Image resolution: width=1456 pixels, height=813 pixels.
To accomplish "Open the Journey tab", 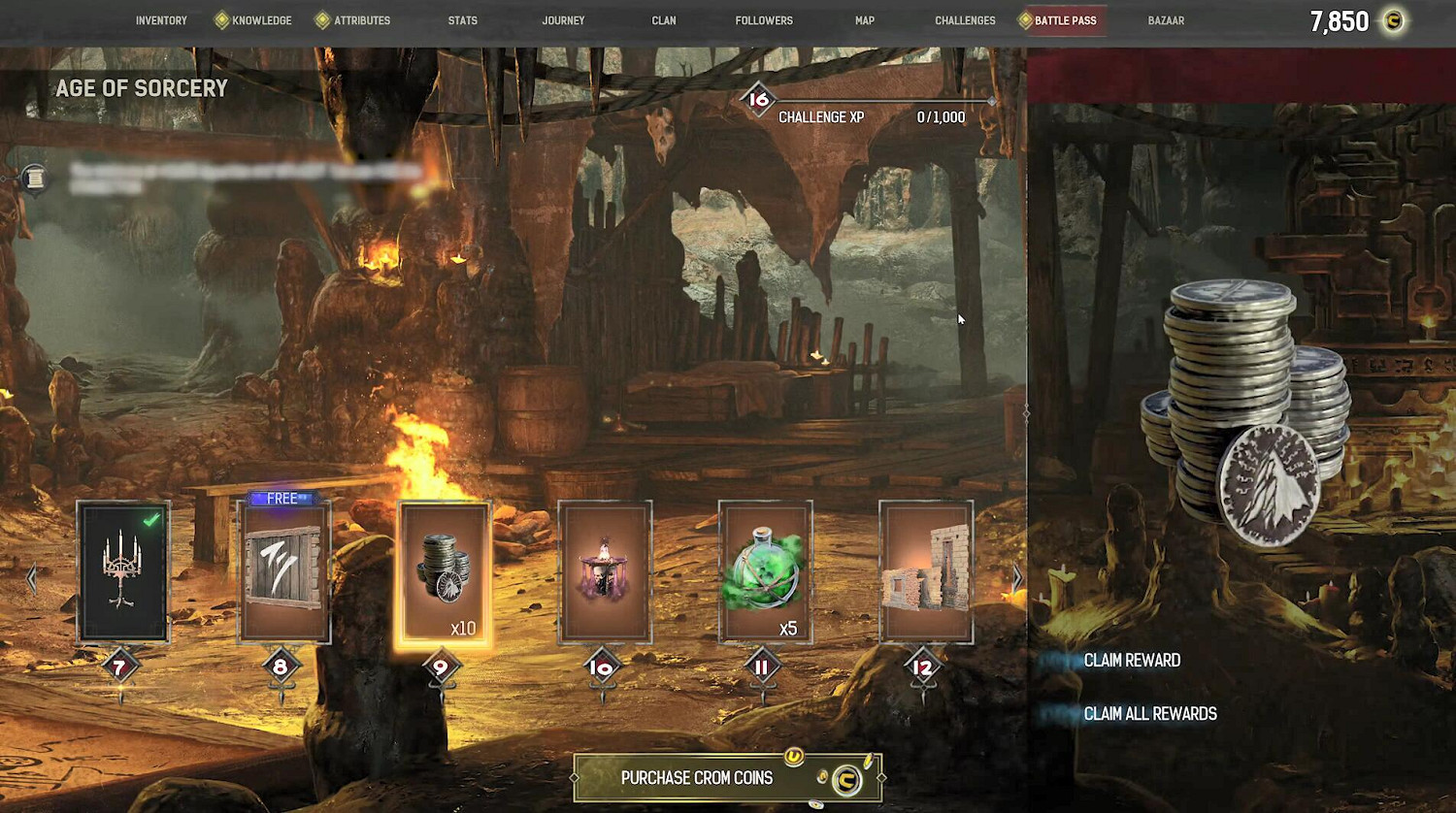I will pyautogui.click(x=563, y=20).
